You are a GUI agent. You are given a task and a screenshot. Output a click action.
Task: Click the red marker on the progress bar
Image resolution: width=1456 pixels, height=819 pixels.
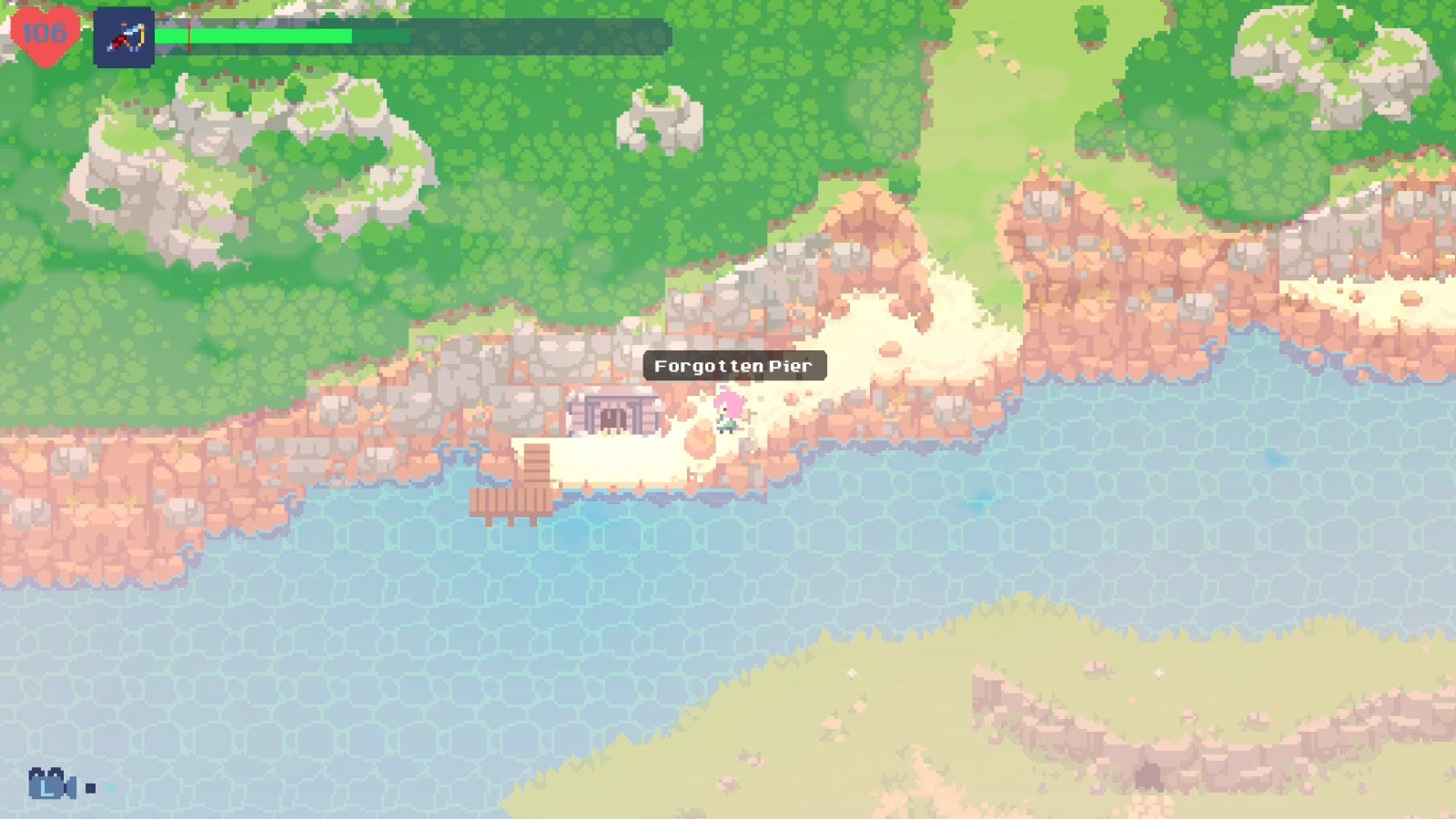click(188, 36)
